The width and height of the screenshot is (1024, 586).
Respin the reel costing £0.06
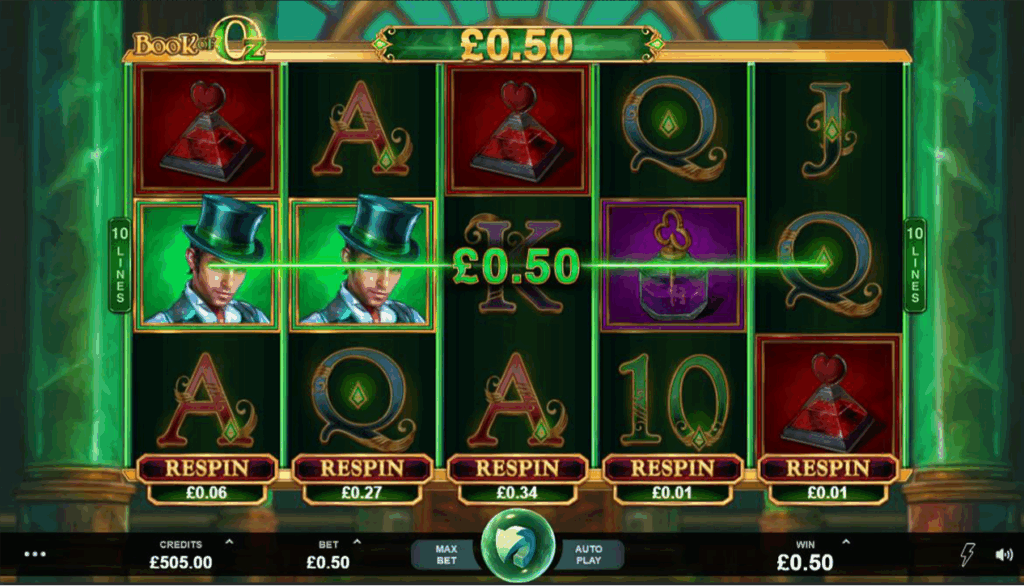point(207,468)
